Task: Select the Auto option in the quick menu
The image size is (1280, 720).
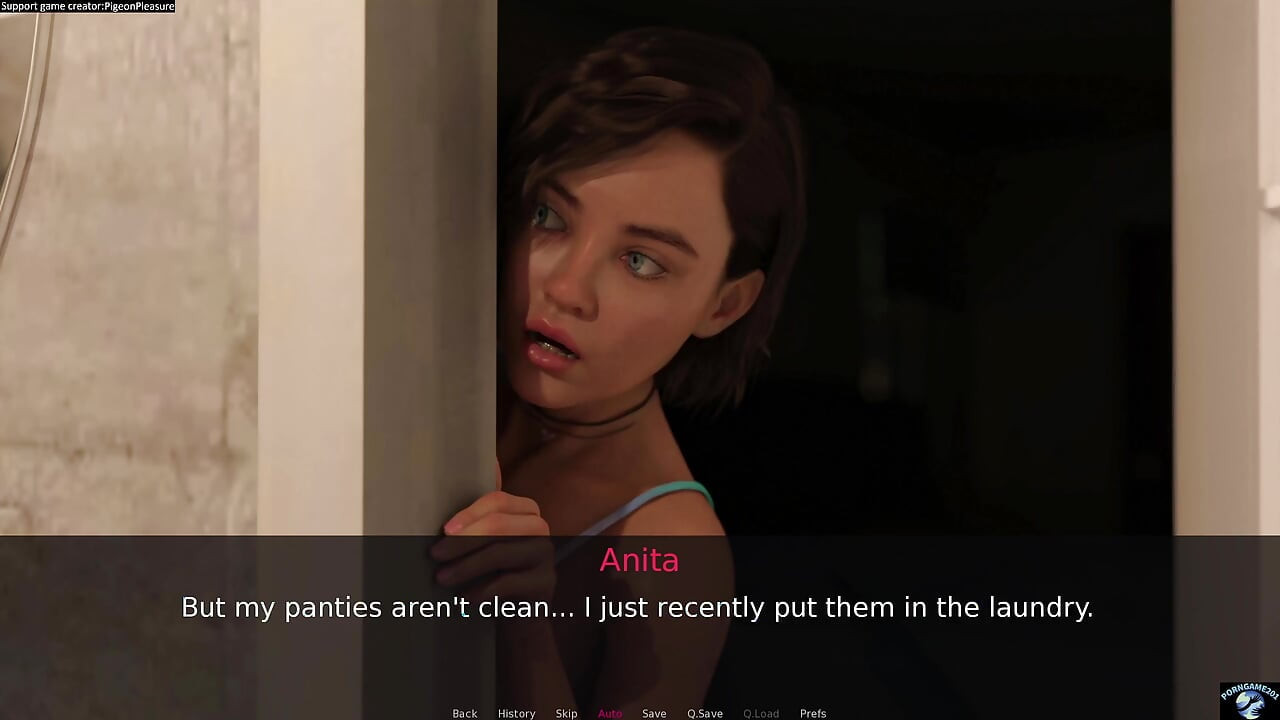Action: [x=610, y=713]
